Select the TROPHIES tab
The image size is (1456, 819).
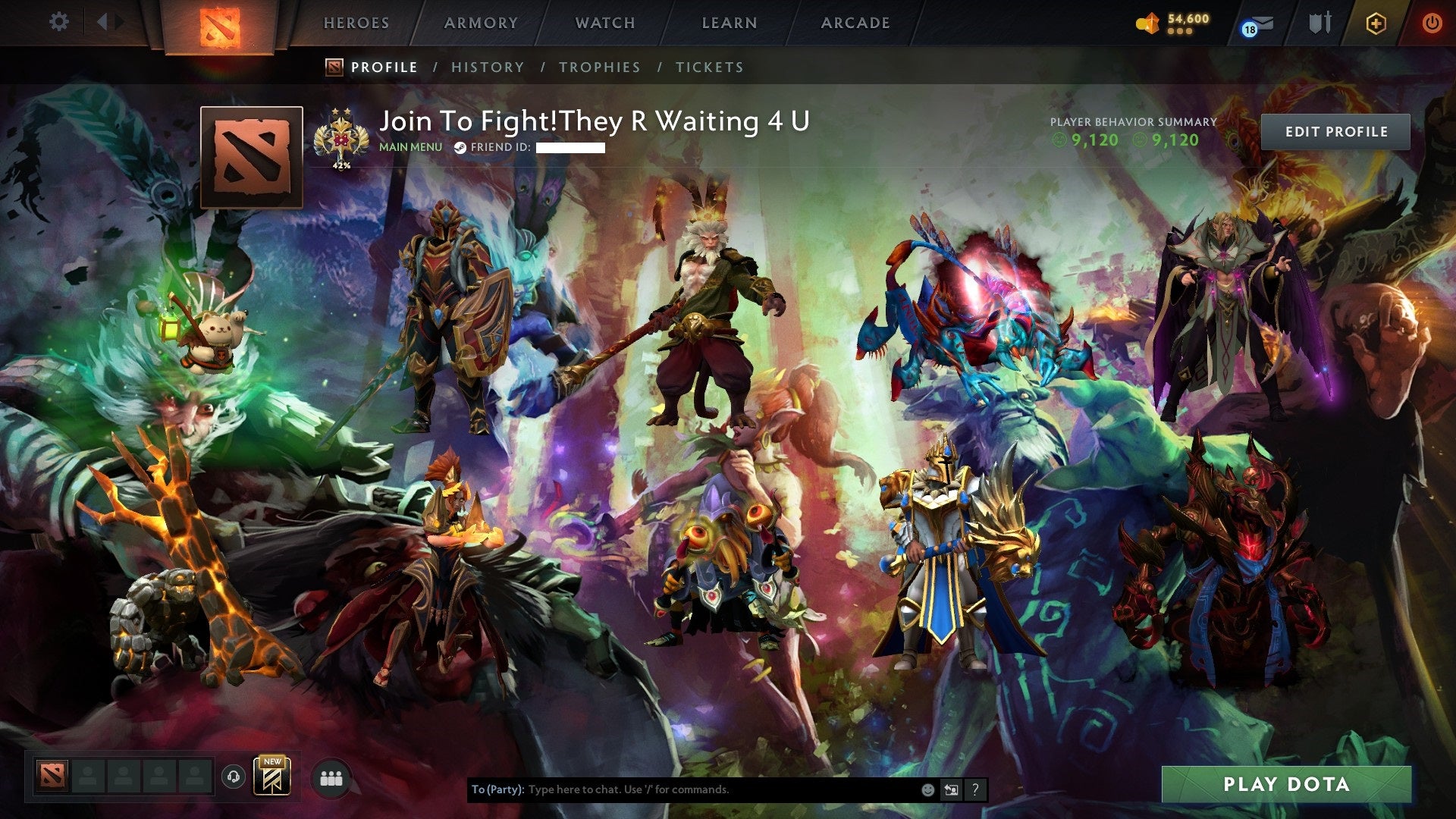click(x=599, y=67)
